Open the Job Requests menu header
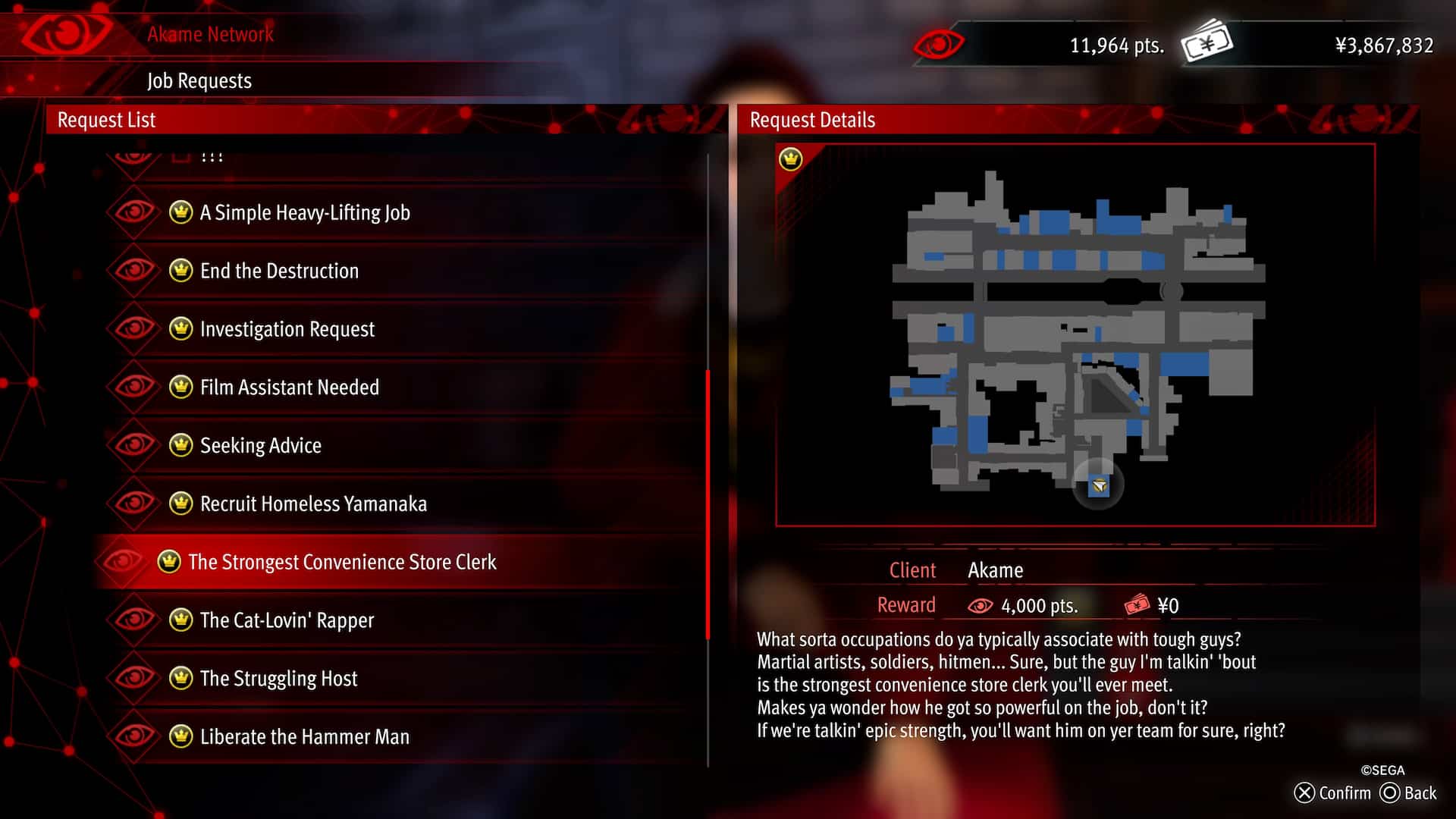Image resolution: width=1456 pixels, height=819 pixels. (199, 80)
